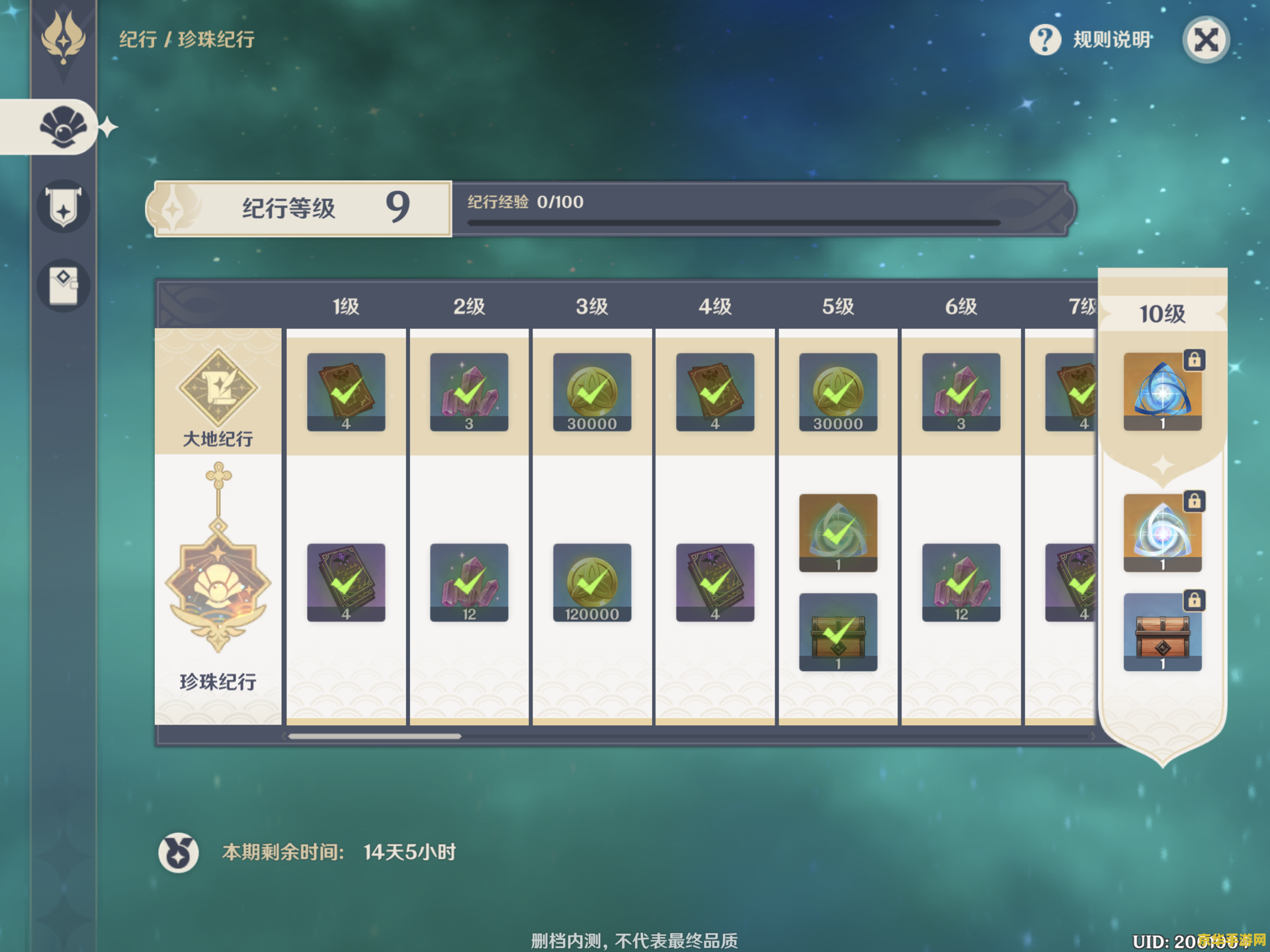Select the level 4 珍珠纪行 purple book reward
The width and height of the screenshot is (1270, 952).
tap(714, 582)
